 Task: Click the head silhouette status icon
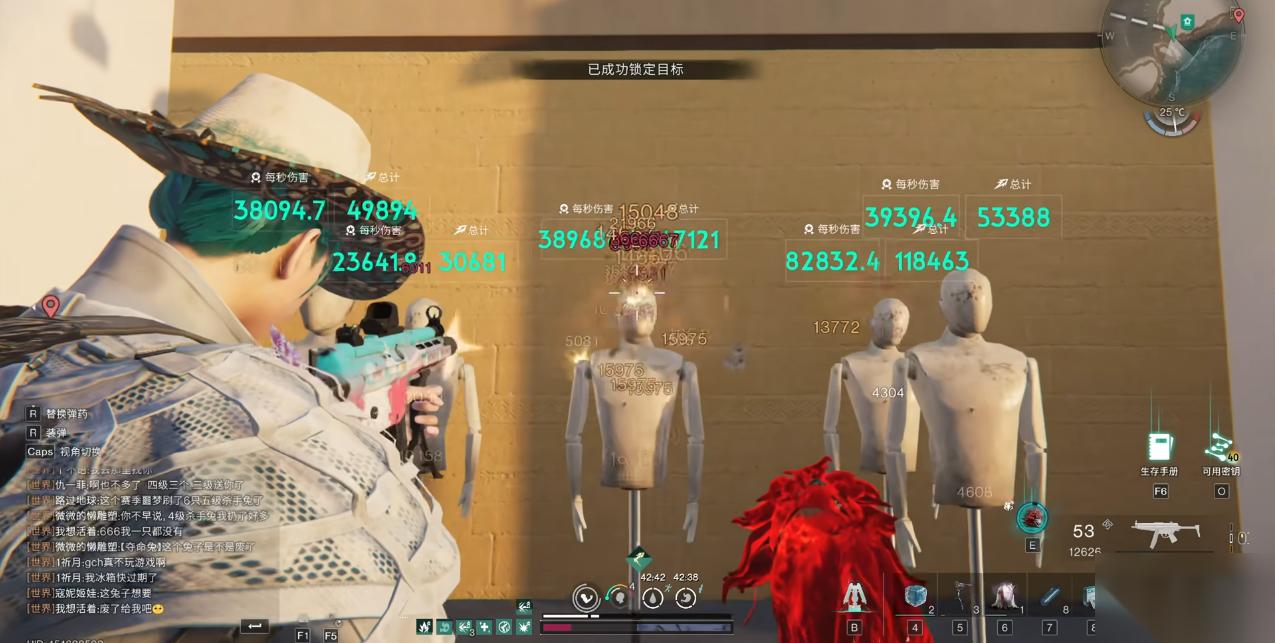(620, 598)
